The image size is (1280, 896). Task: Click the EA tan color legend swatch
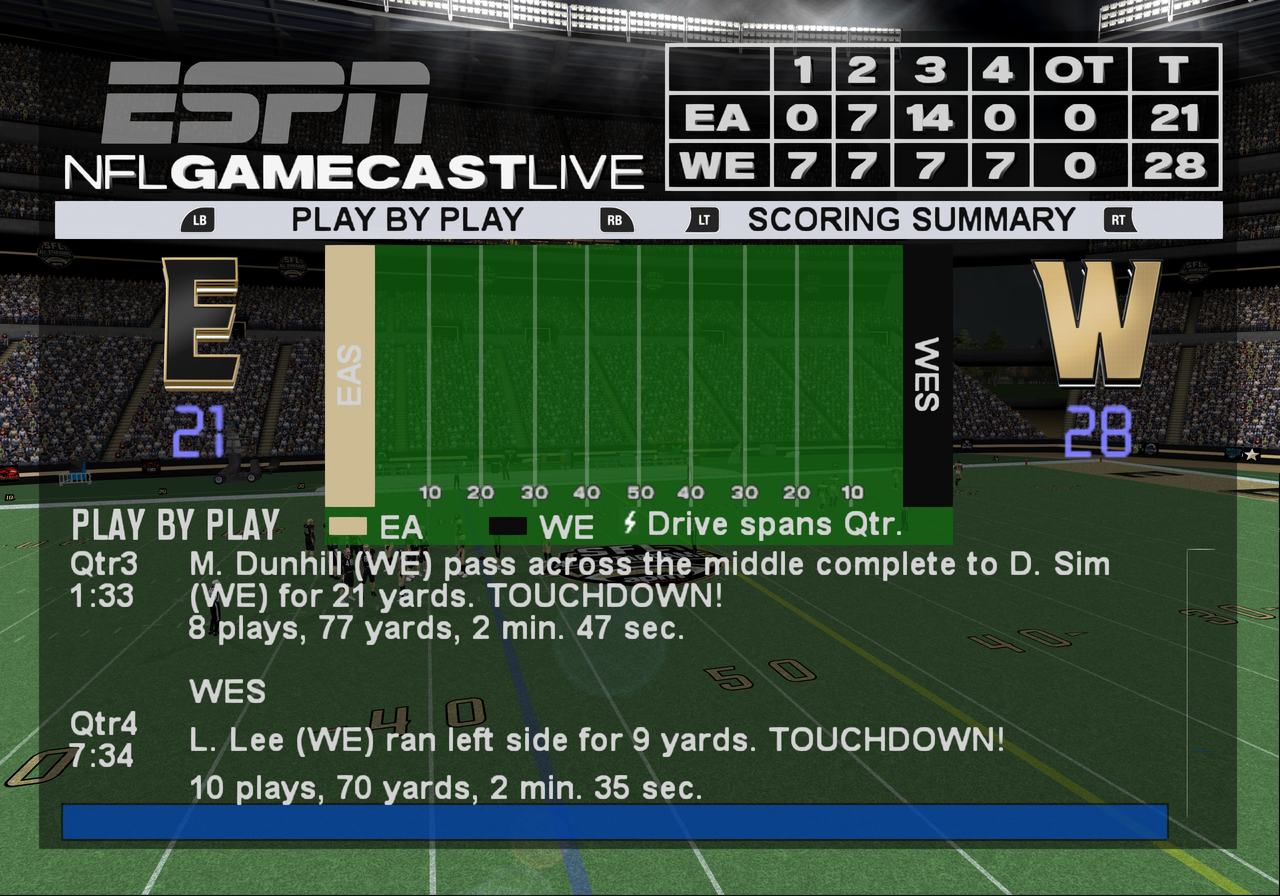[x=352, y=524]
